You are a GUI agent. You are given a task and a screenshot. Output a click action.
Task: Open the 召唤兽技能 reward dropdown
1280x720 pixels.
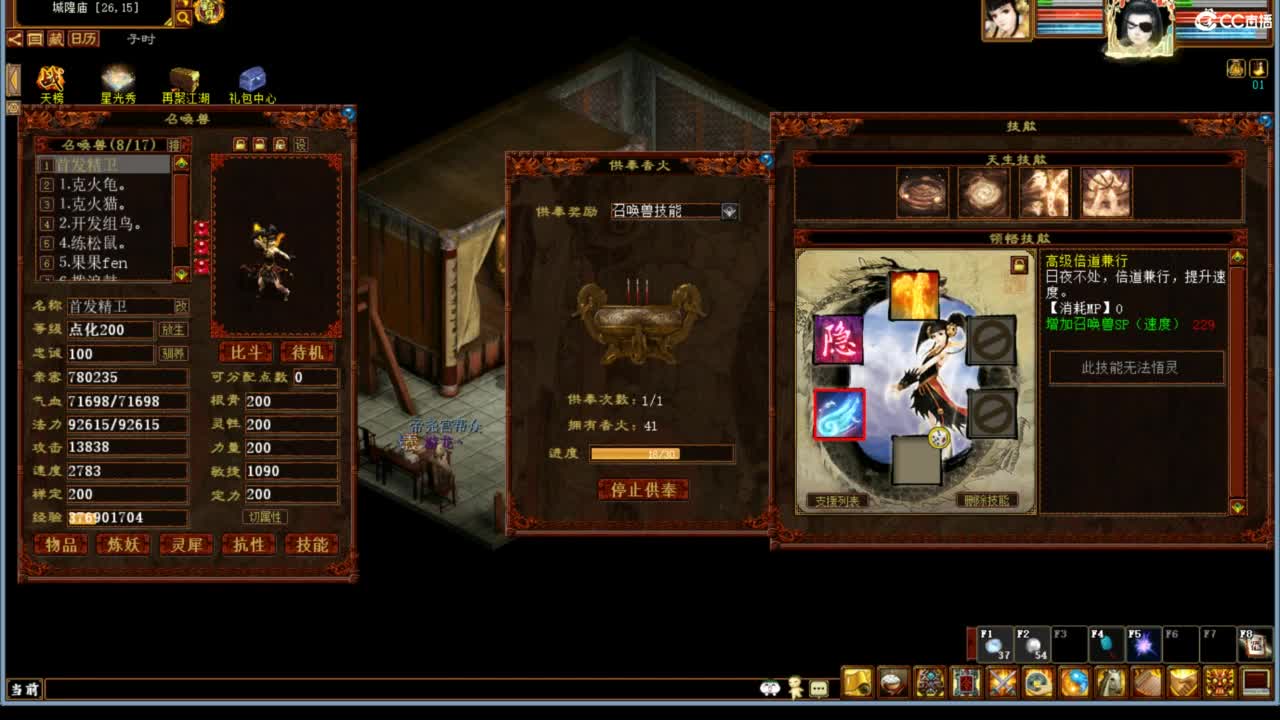(x=729, y=212)
